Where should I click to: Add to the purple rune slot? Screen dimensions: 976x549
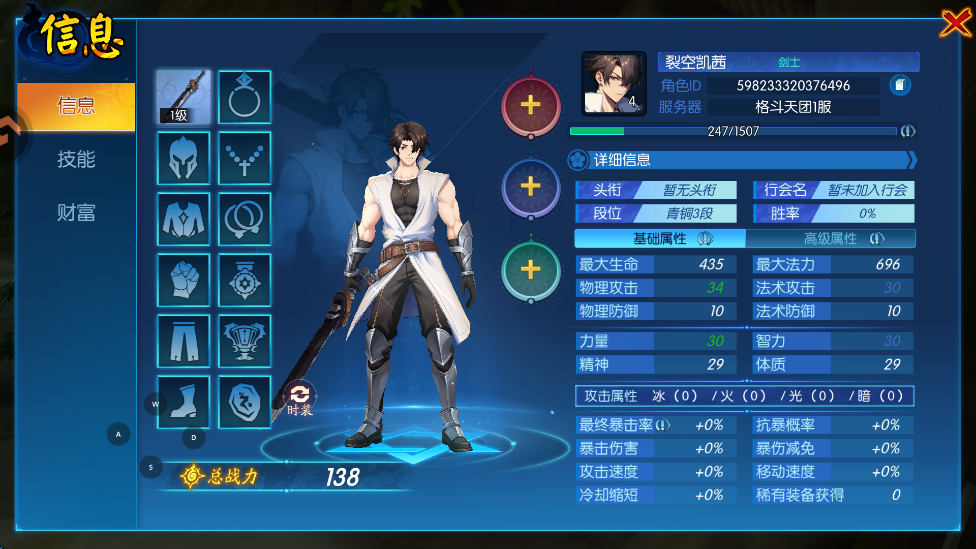click(530, 186)
